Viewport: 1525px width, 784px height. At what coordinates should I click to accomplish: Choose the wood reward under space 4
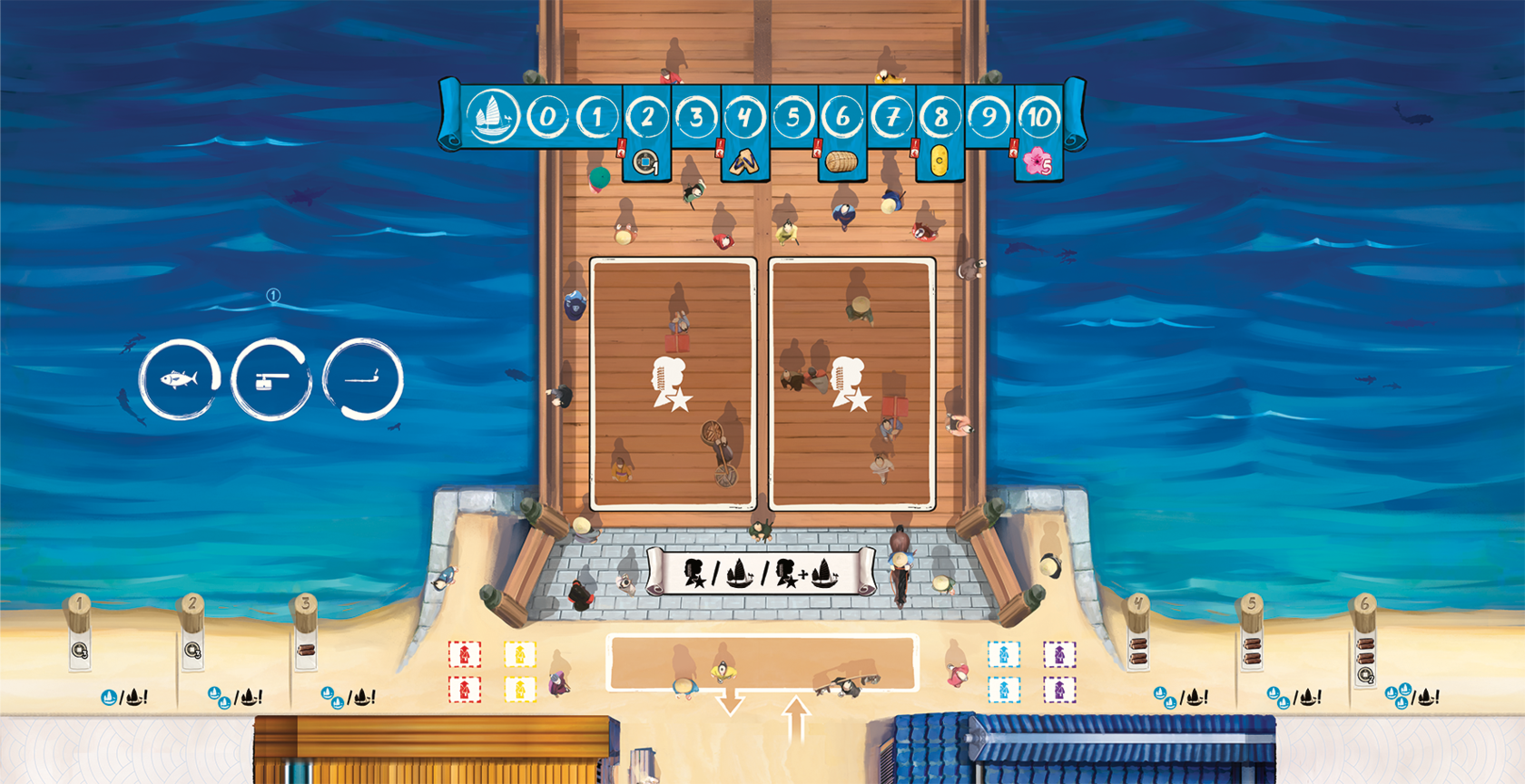tap(743, 162)
